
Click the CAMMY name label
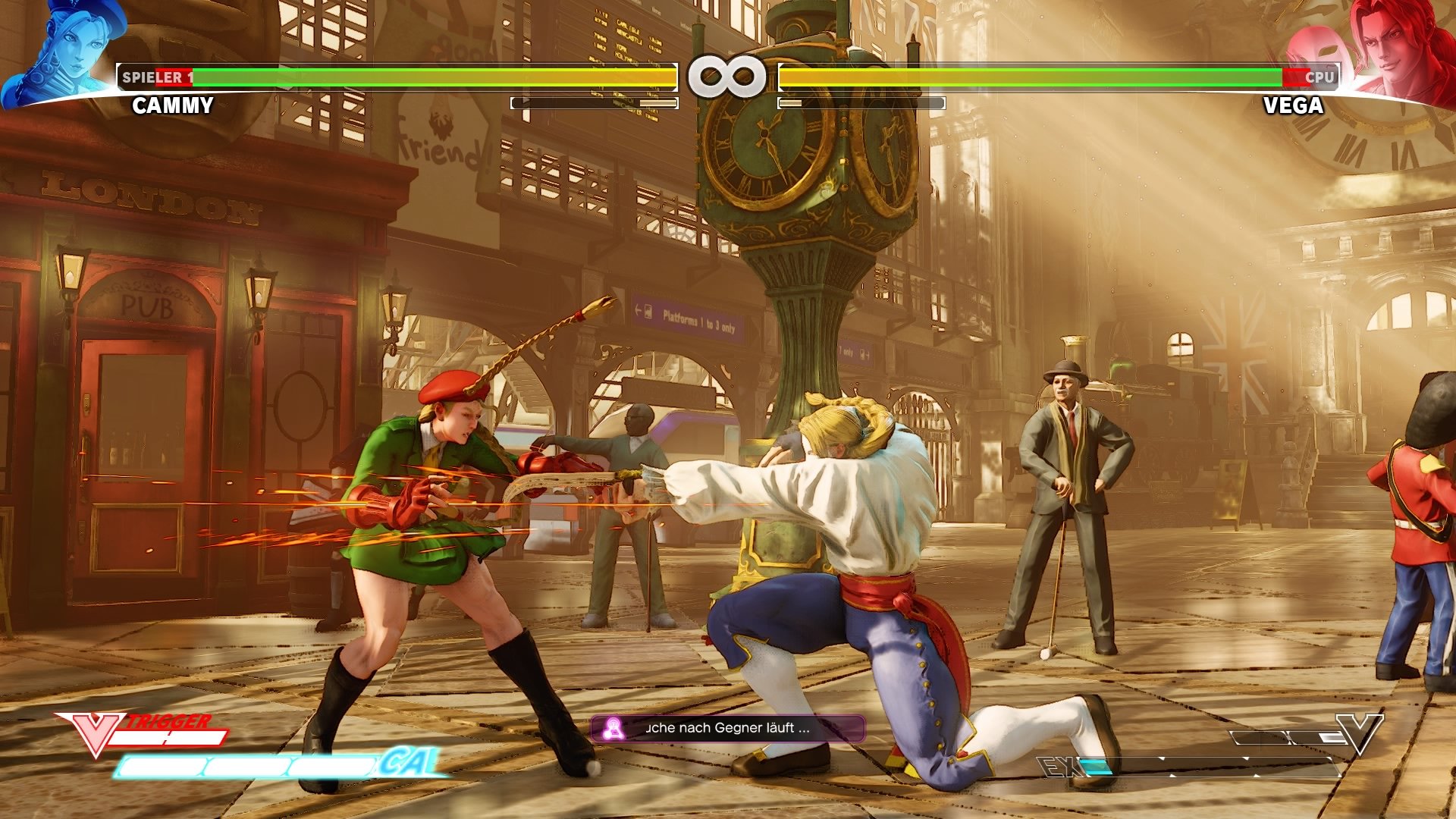tap(171, 105)
